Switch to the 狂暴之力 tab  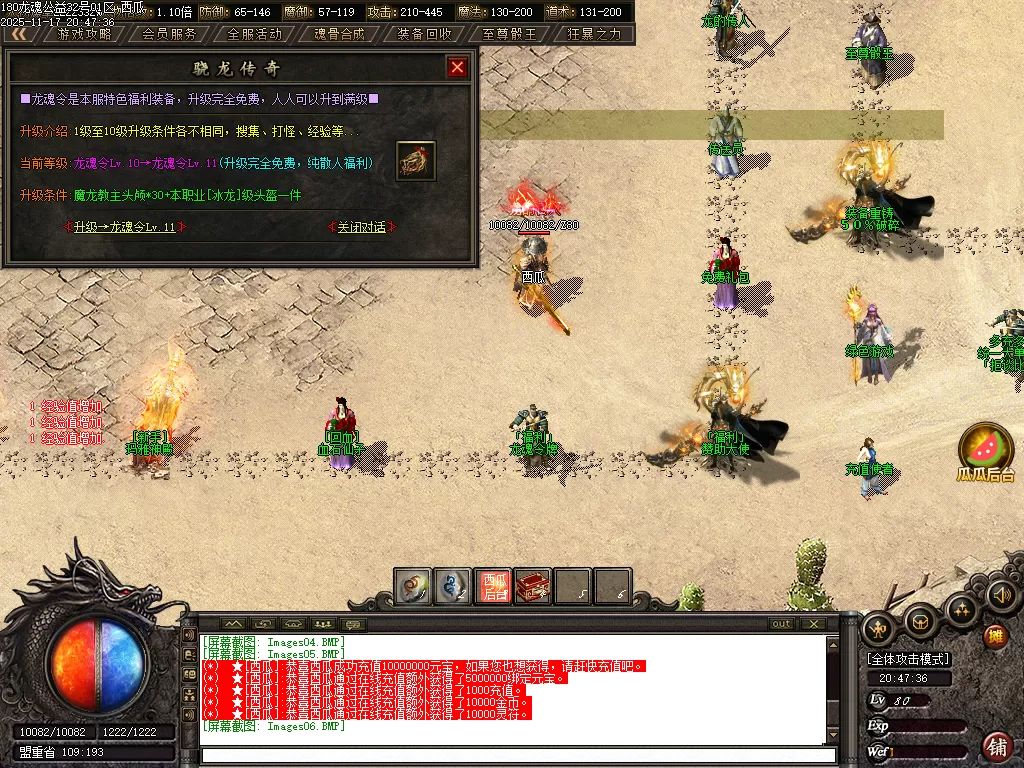coord(594,33)
